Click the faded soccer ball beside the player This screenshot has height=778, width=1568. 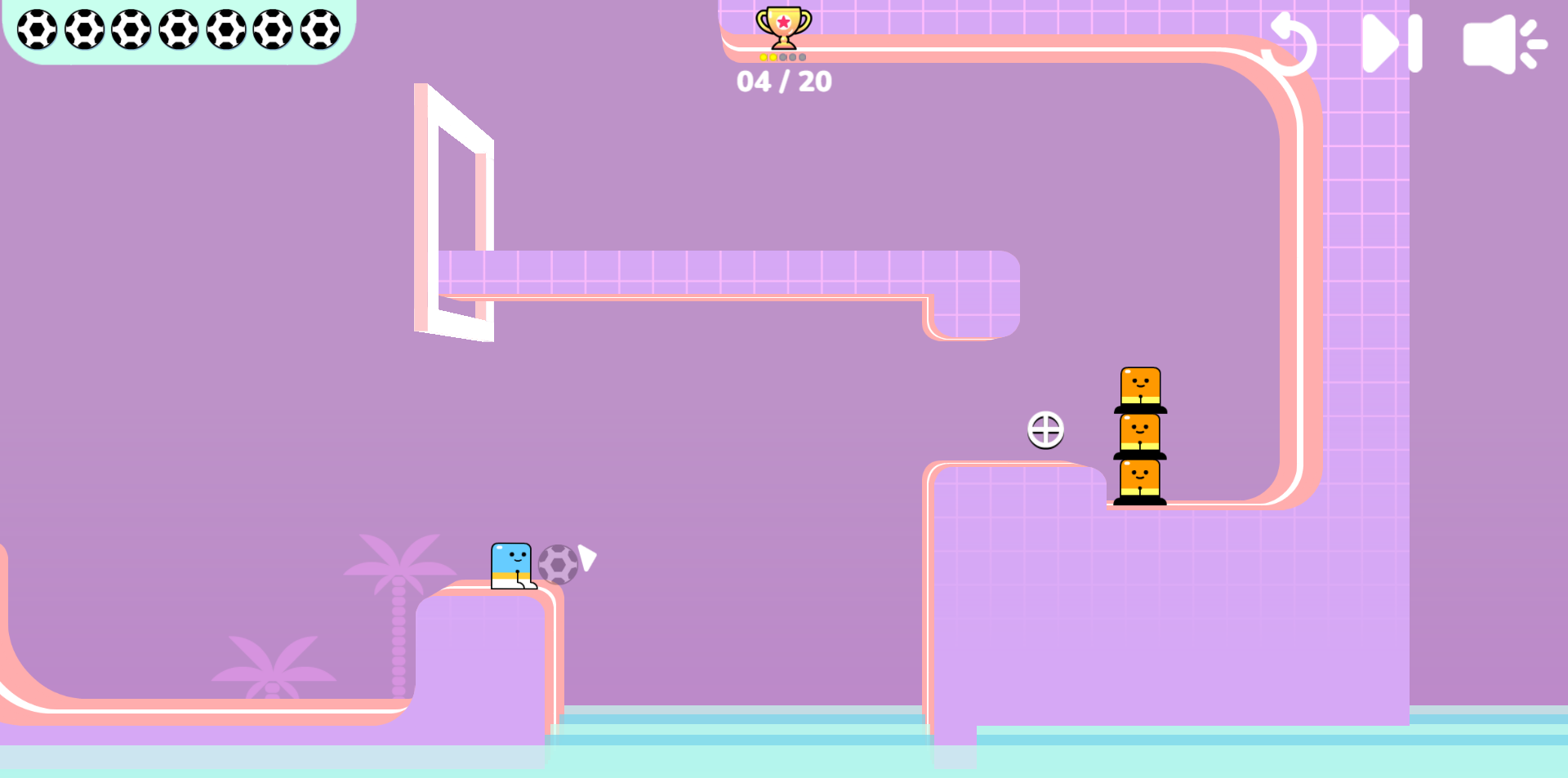tap(559, 562)
